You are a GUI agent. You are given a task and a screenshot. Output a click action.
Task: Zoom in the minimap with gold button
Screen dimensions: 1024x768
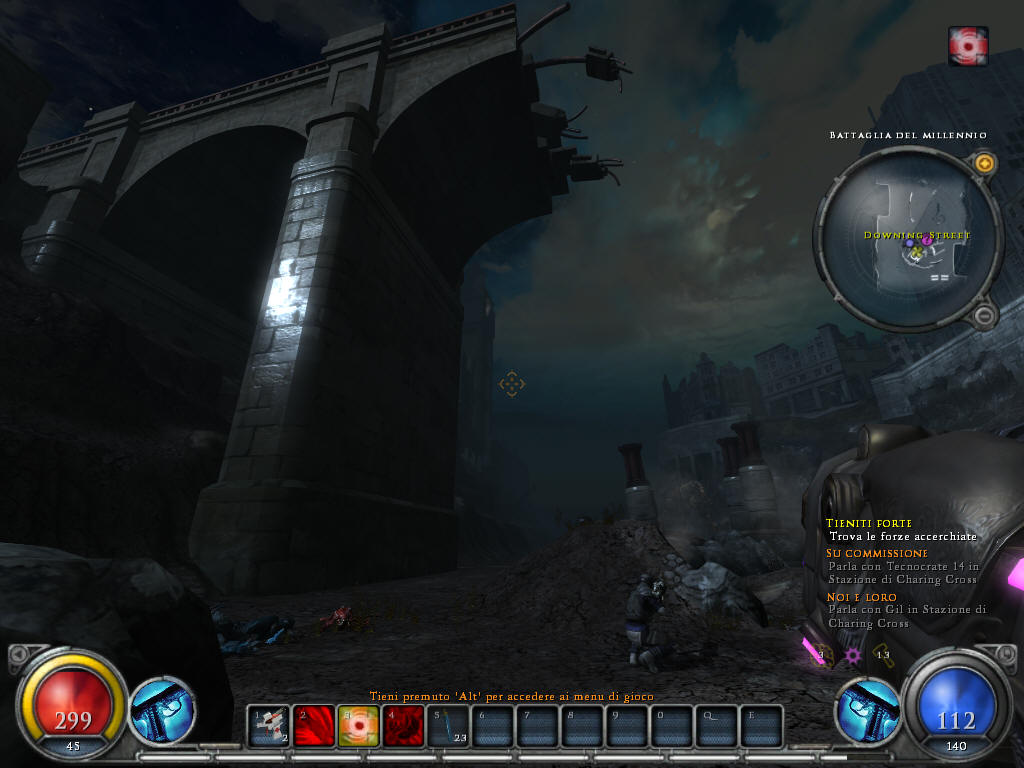(x=984, y=163)
